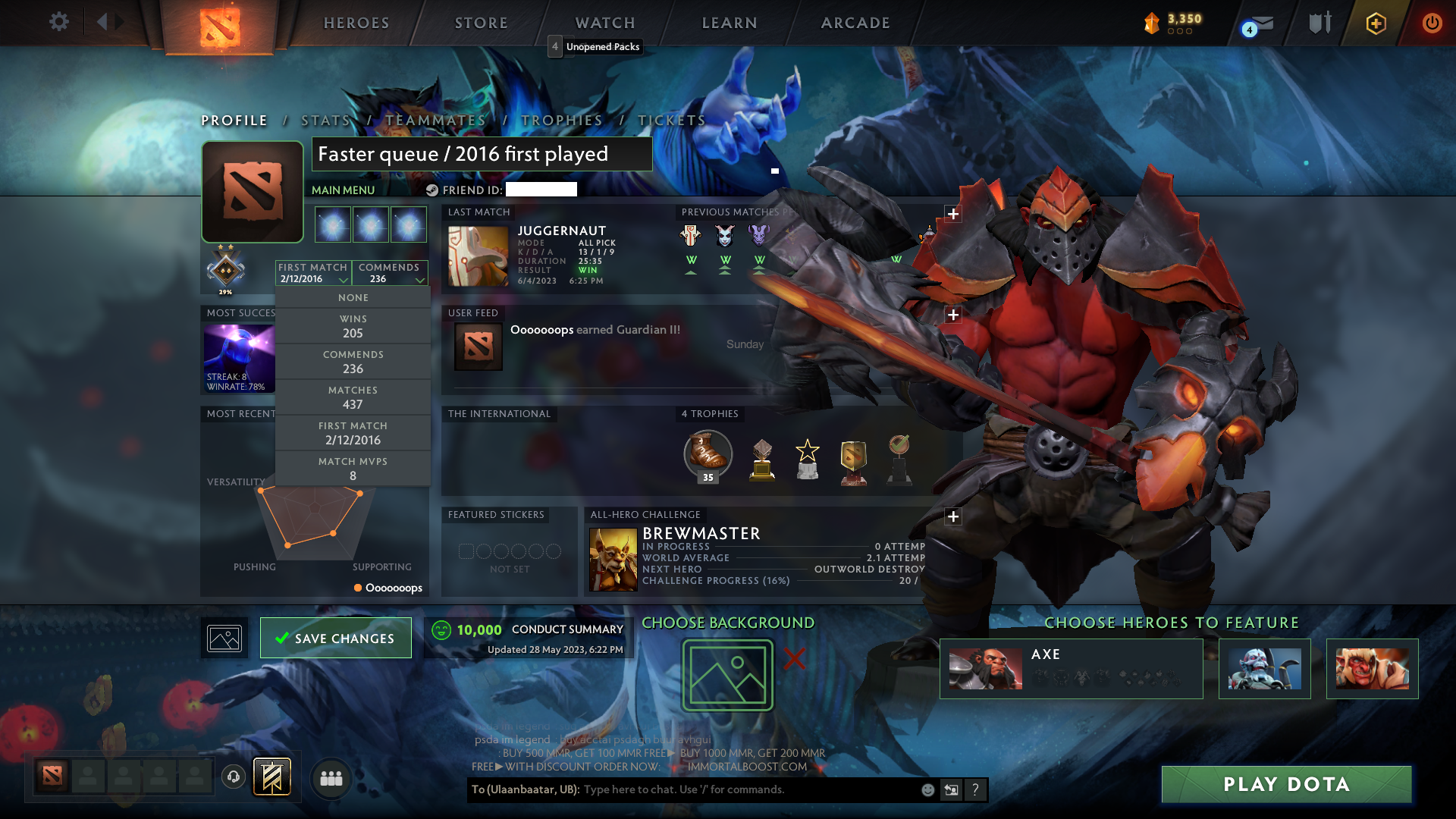The height and width of the screenshot is (819, 1456).
Task: Open the FIRST MATCH stat dropdown chevron
Action: tap(344, 279)
